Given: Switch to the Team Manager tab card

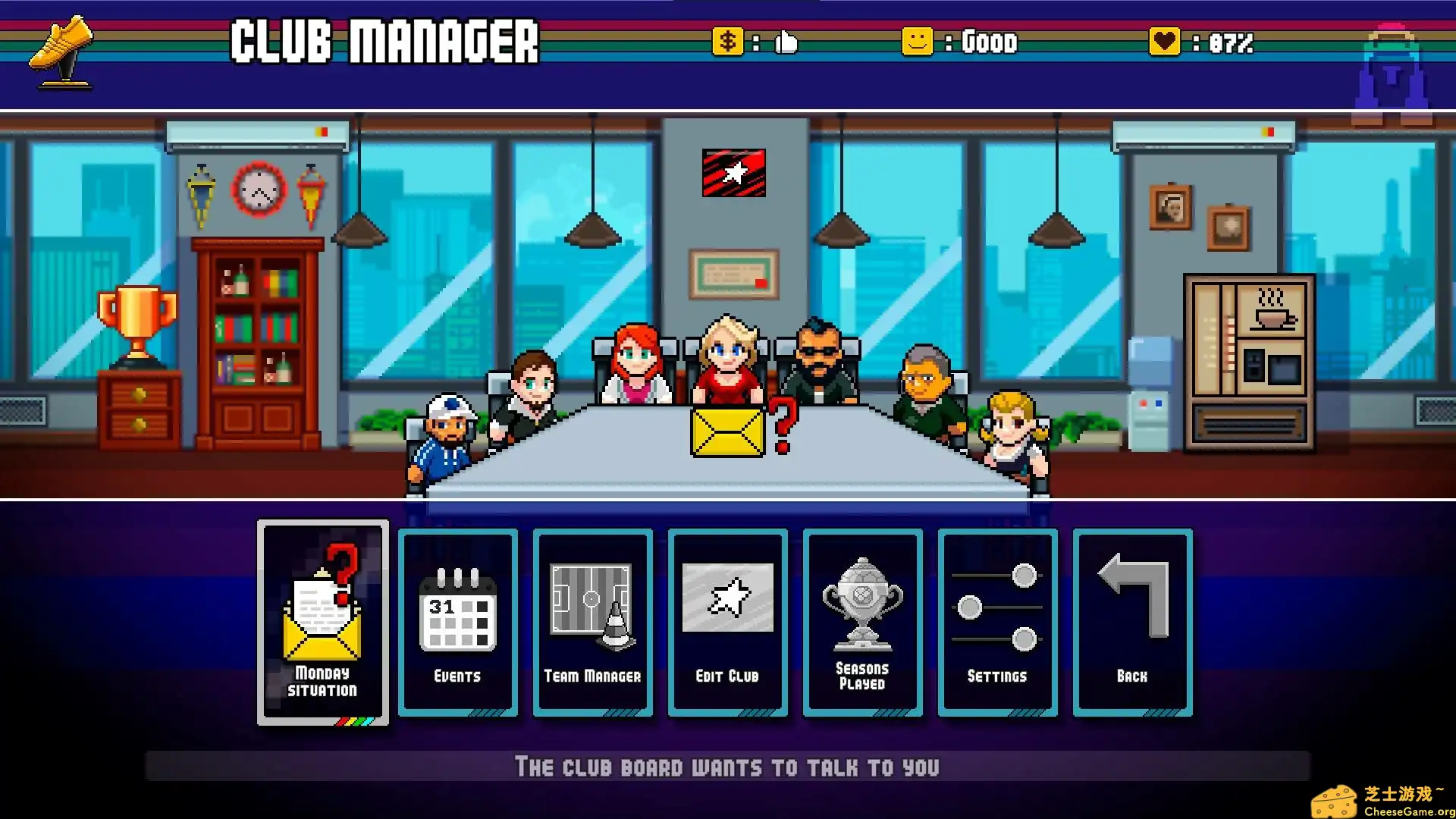Looking at the screenshot, I should coord(591,622).
